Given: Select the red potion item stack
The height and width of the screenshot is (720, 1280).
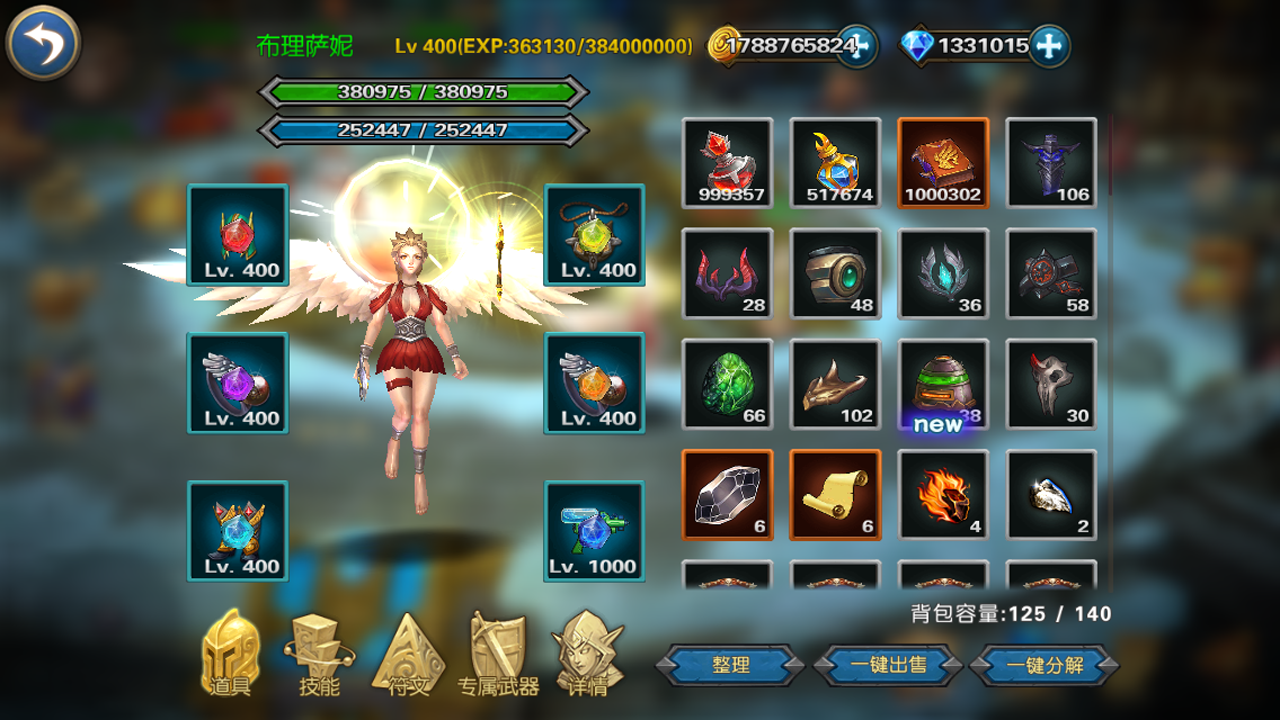Looking at the screenshot, I should point(727,160).
